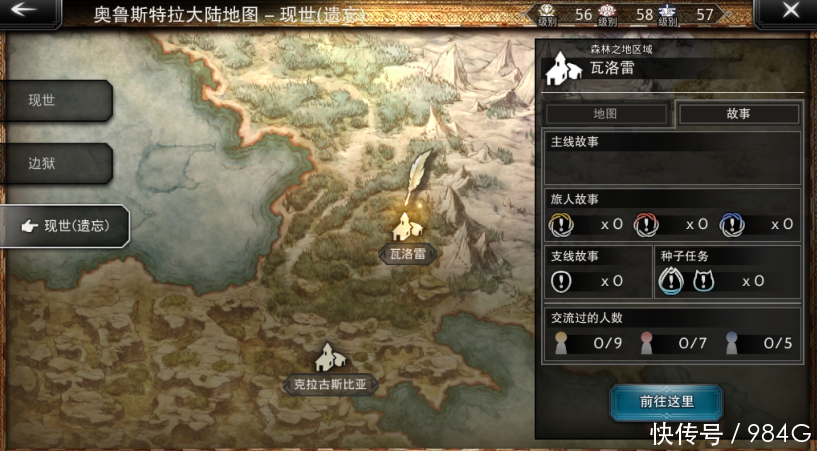The height and width of the screenshot is (451, 817).
Task: Select the 现世 world option
Action: (x=55, y=100)
